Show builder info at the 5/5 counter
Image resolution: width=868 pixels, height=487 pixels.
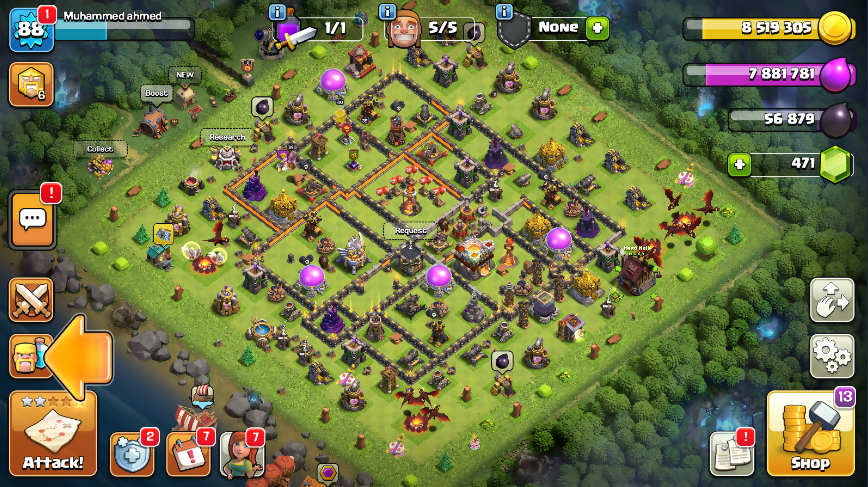point(387,12)
